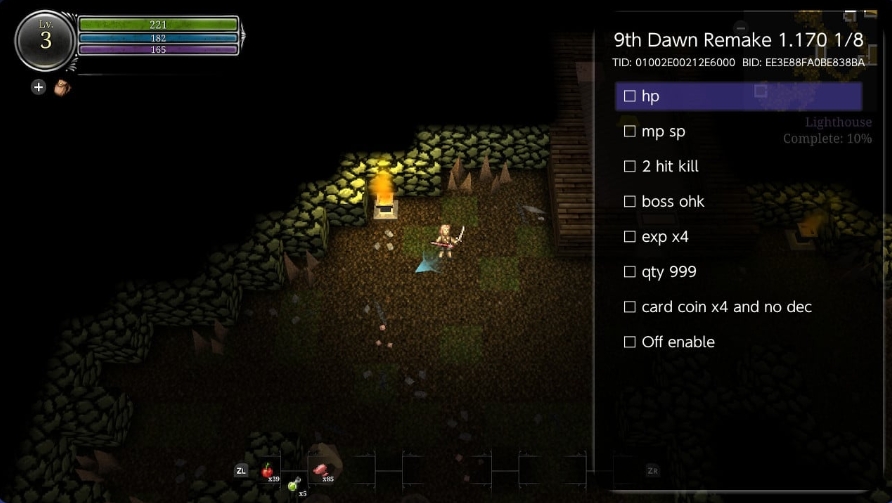Toggle the hp cheat checkbox

click(630, 96)
